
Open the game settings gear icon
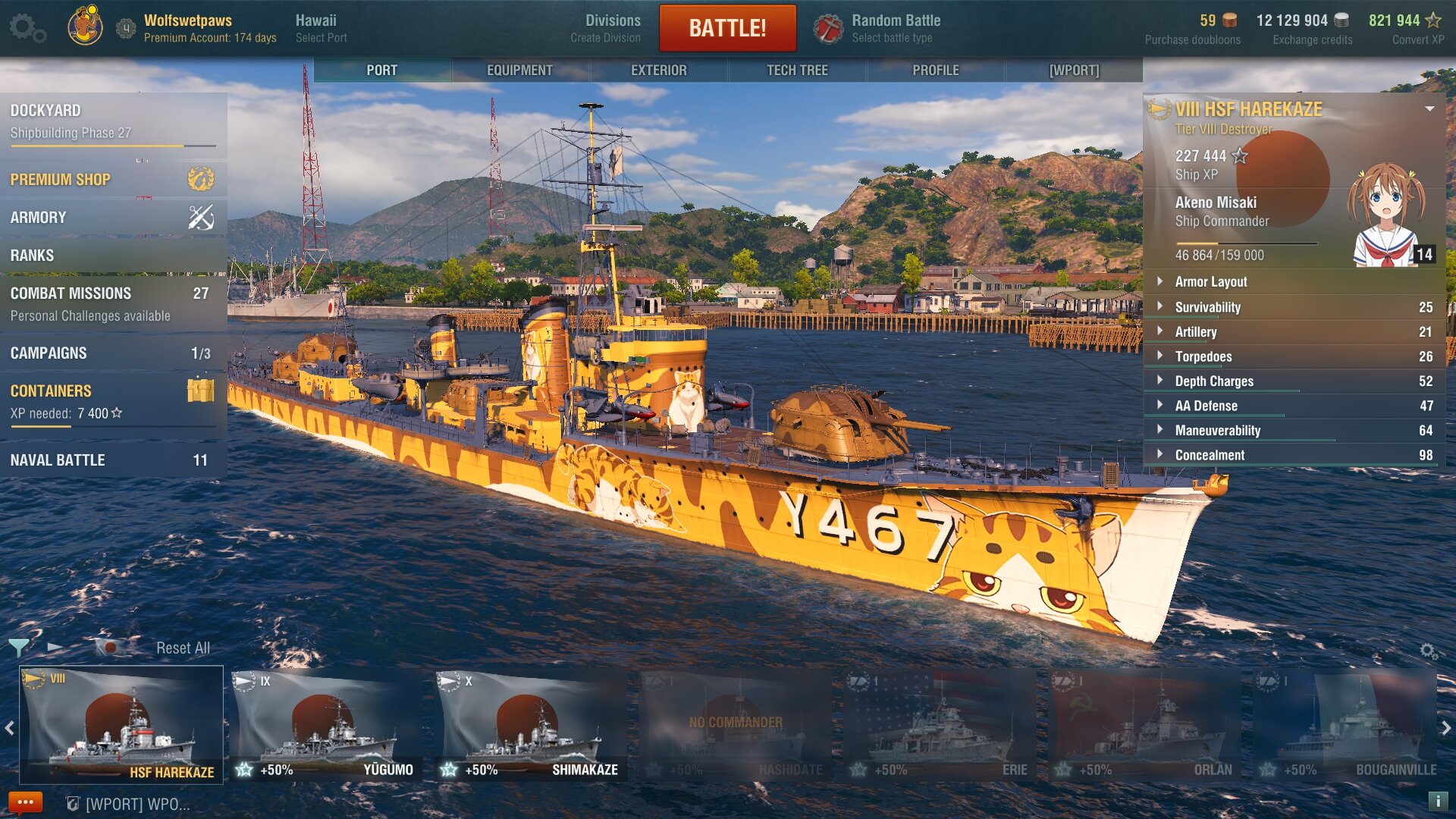click(27, 28)
